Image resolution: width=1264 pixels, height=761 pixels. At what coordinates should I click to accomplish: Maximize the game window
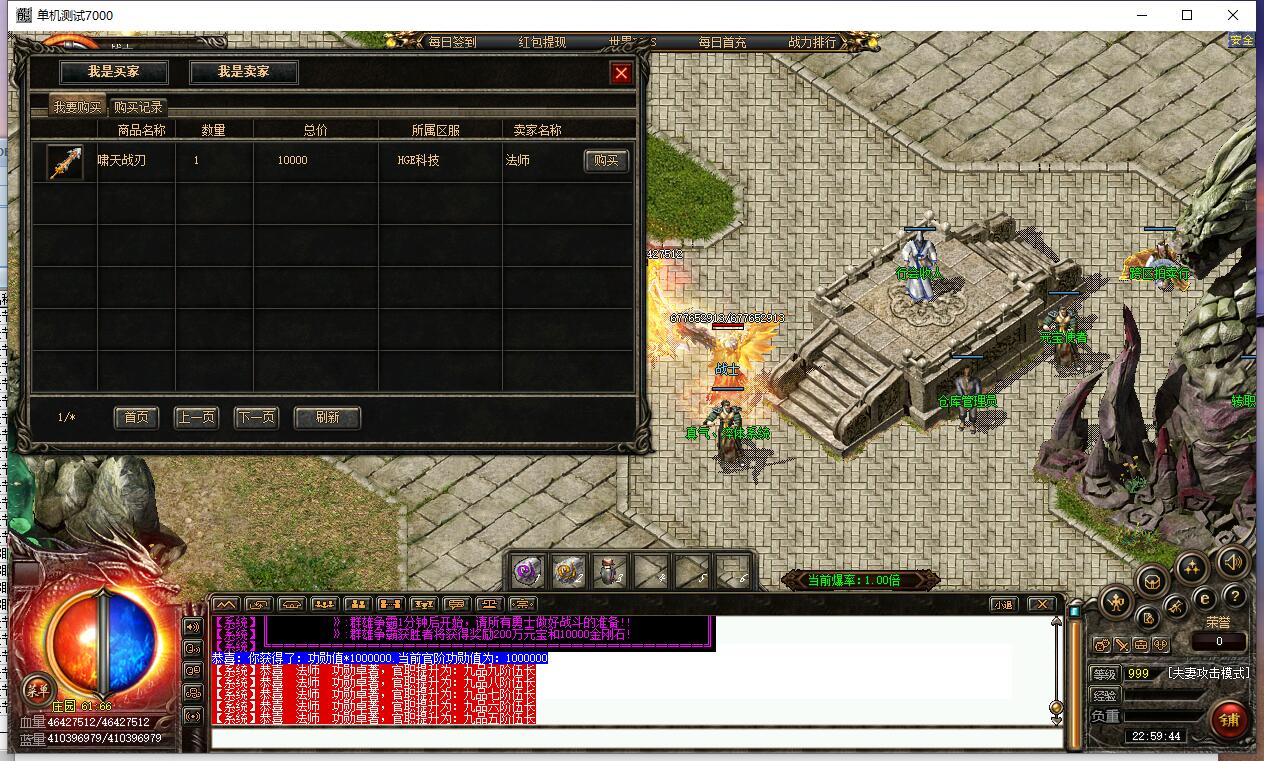tap(1187, 15)
